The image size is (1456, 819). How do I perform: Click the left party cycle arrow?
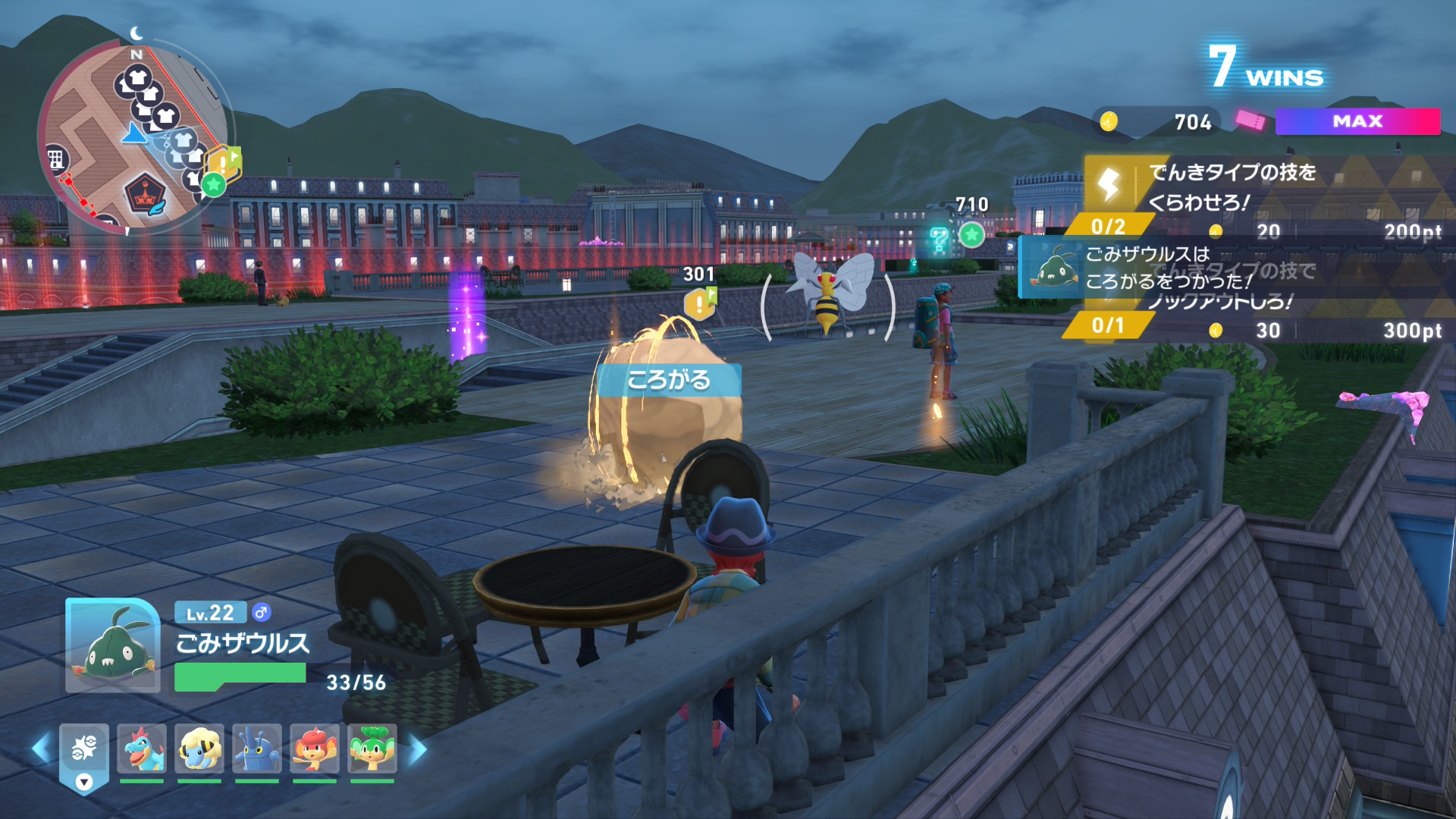pos(40,749)
